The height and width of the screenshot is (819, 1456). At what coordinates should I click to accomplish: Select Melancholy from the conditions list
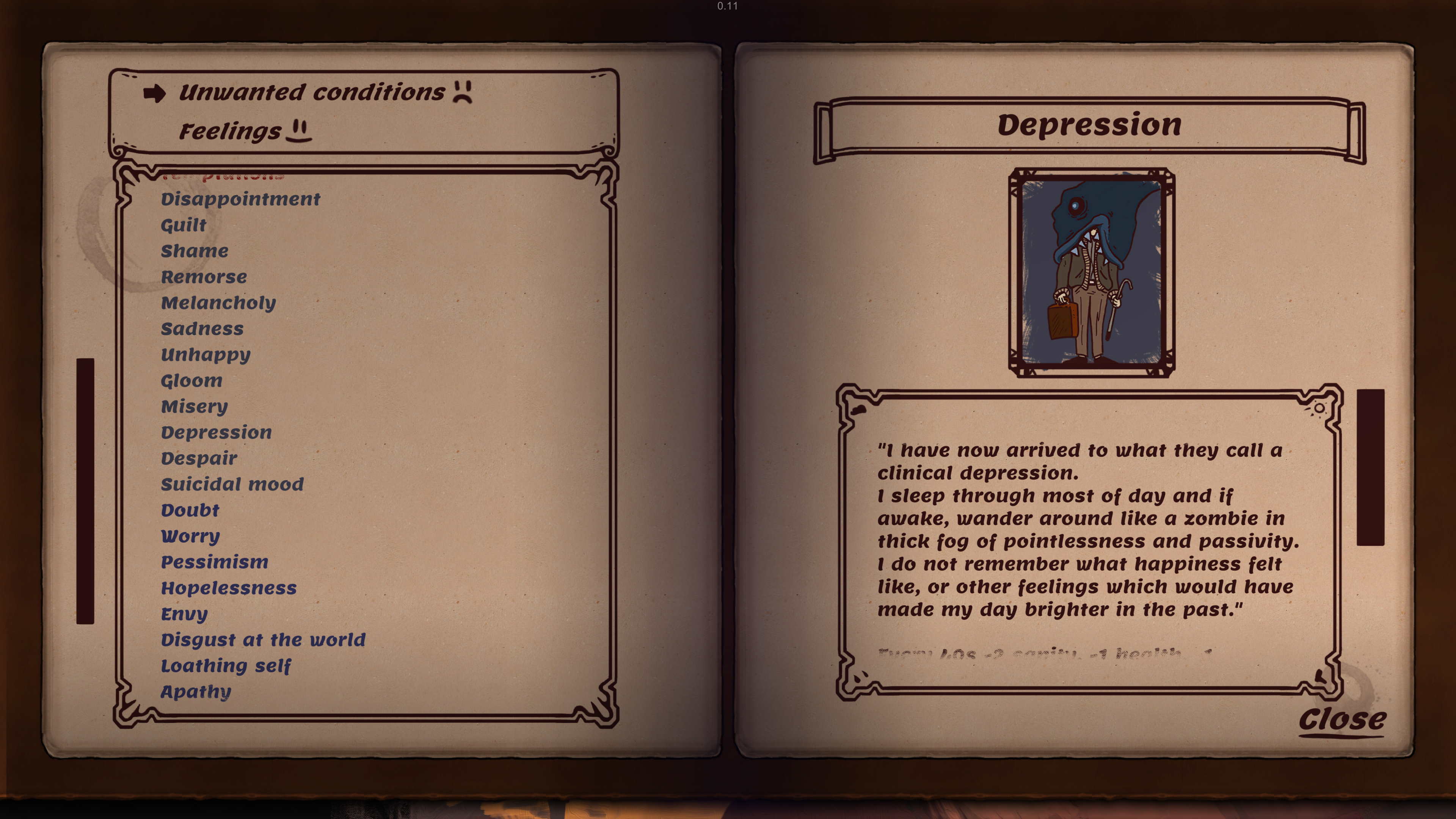(218, 303)
